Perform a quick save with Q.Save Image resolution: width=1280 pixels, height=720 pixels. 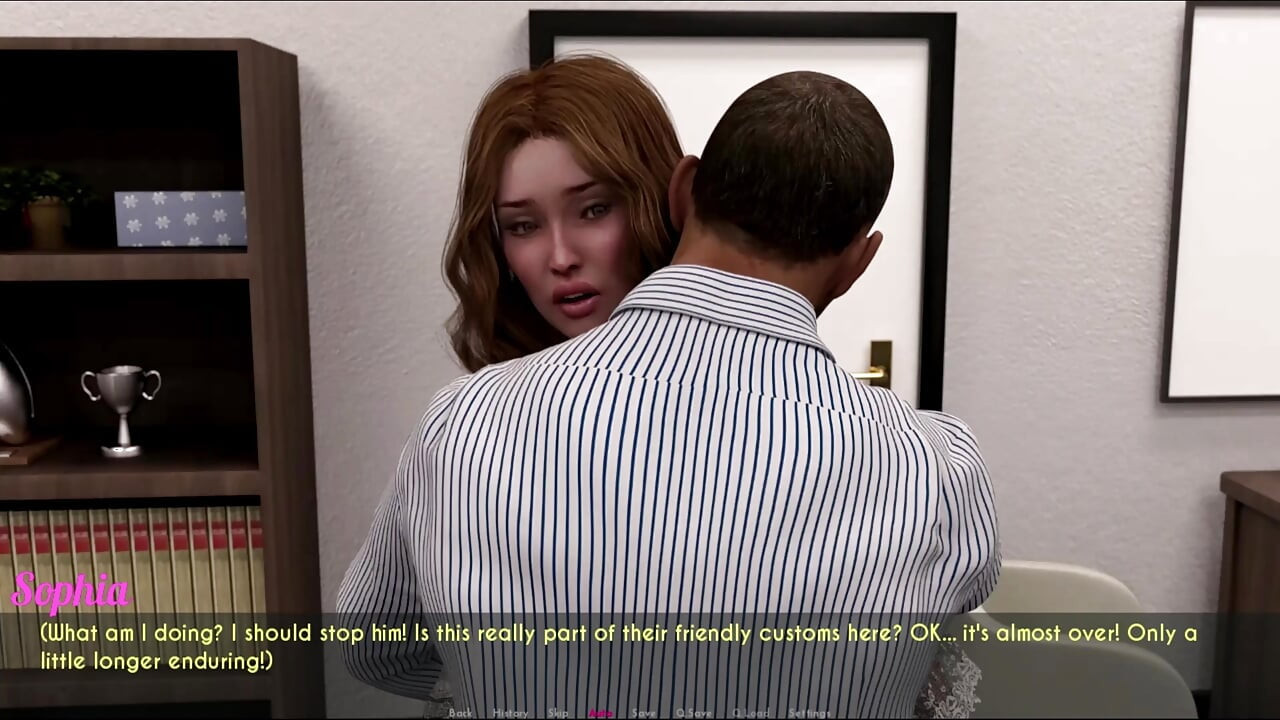[x=692, y=713]
